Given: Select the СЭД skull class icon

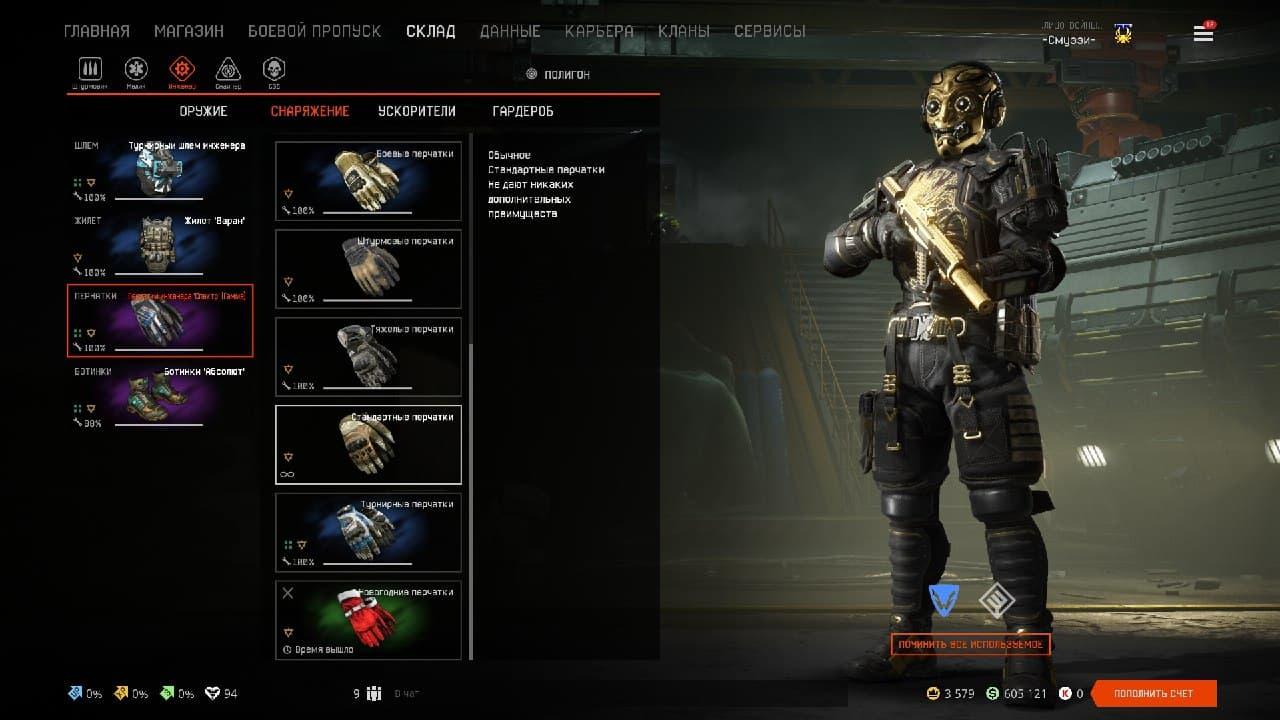Looking at the screenshot, I should tap(273, 70).
